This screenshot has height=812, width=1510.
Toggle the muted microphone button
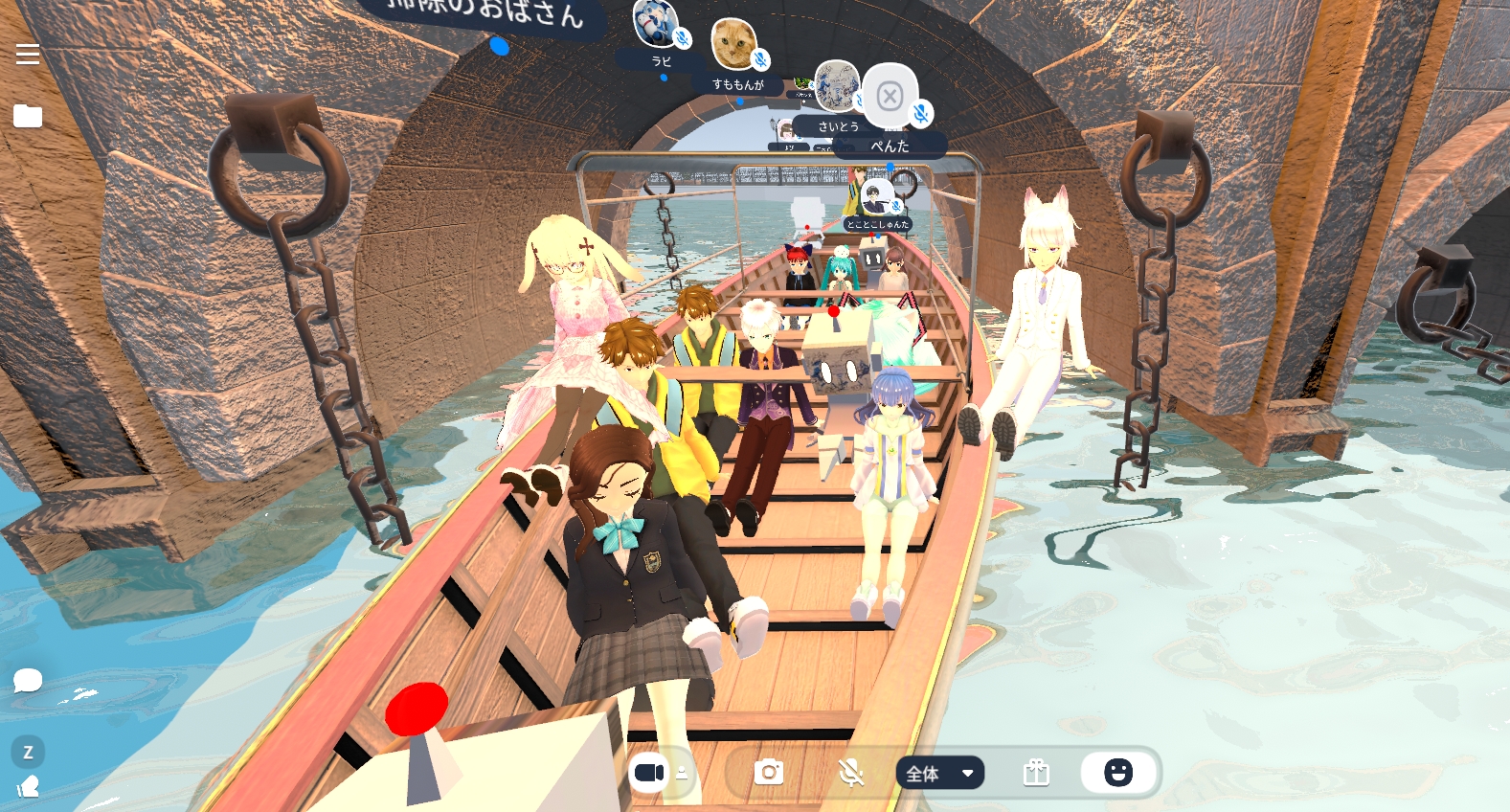850,773
